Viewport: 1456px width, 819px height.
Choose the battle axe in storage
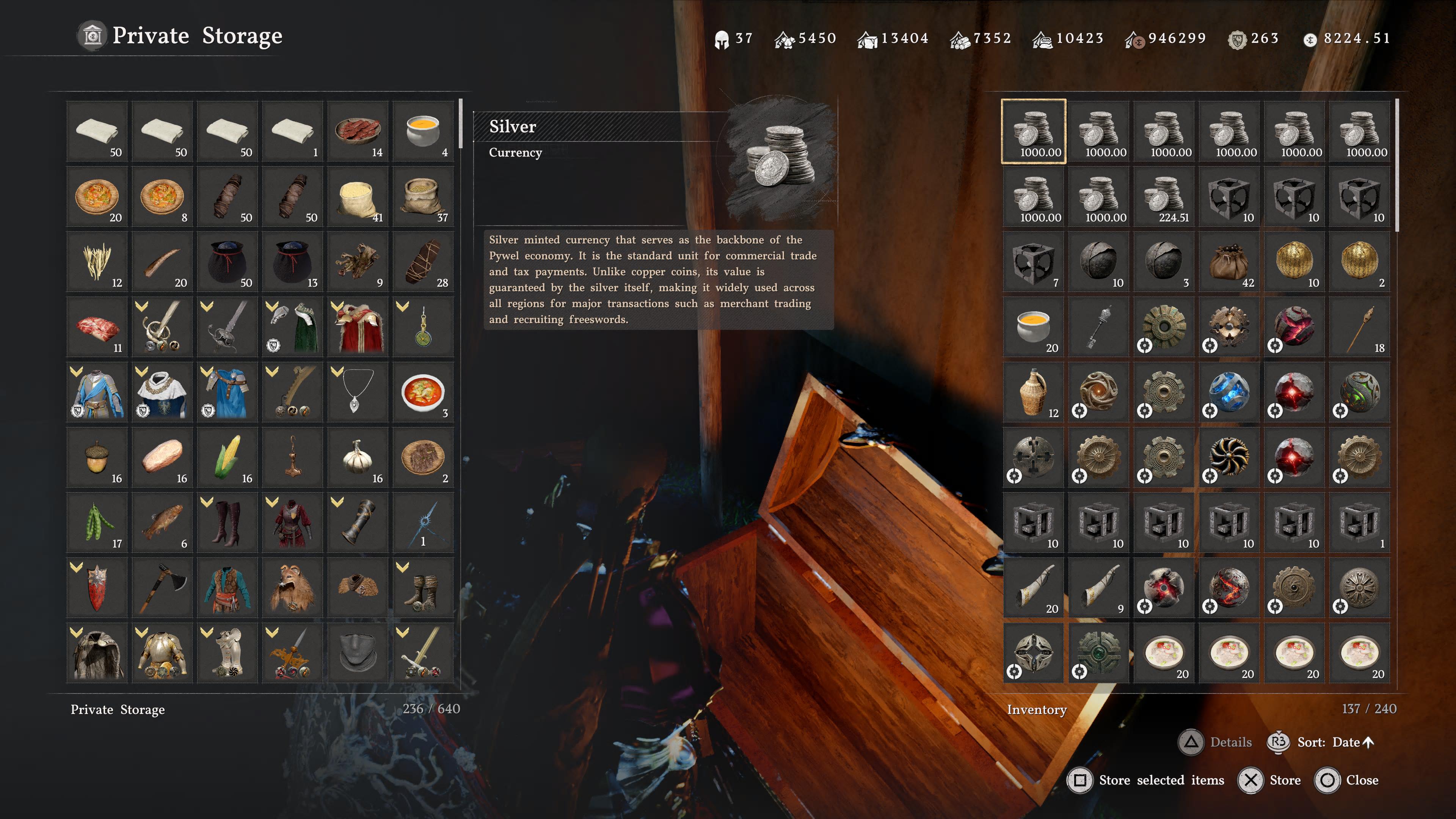click(162, 588)
